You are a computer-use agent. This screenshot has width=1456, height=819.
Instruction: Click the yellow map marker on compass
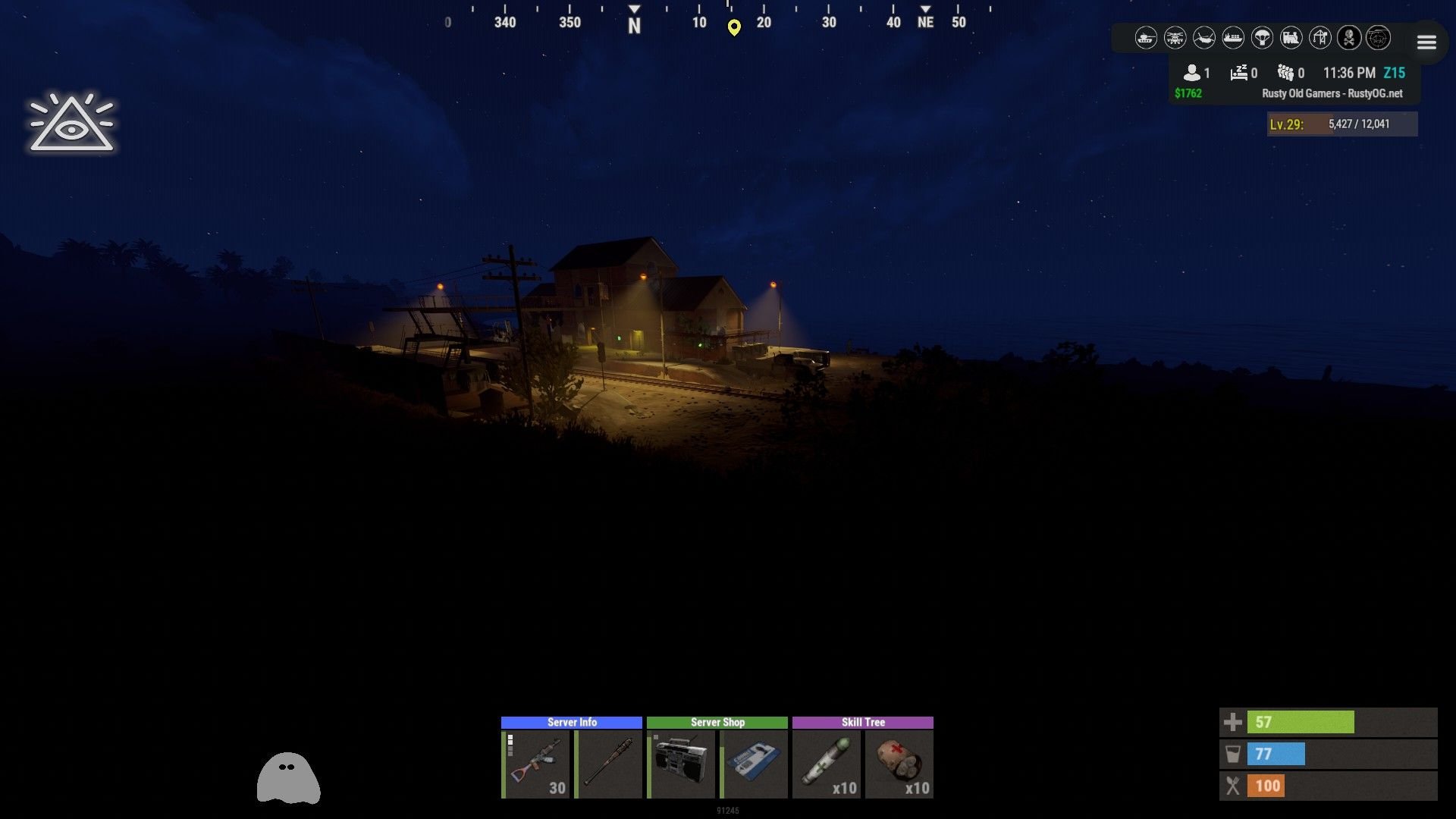coord(734,28)
